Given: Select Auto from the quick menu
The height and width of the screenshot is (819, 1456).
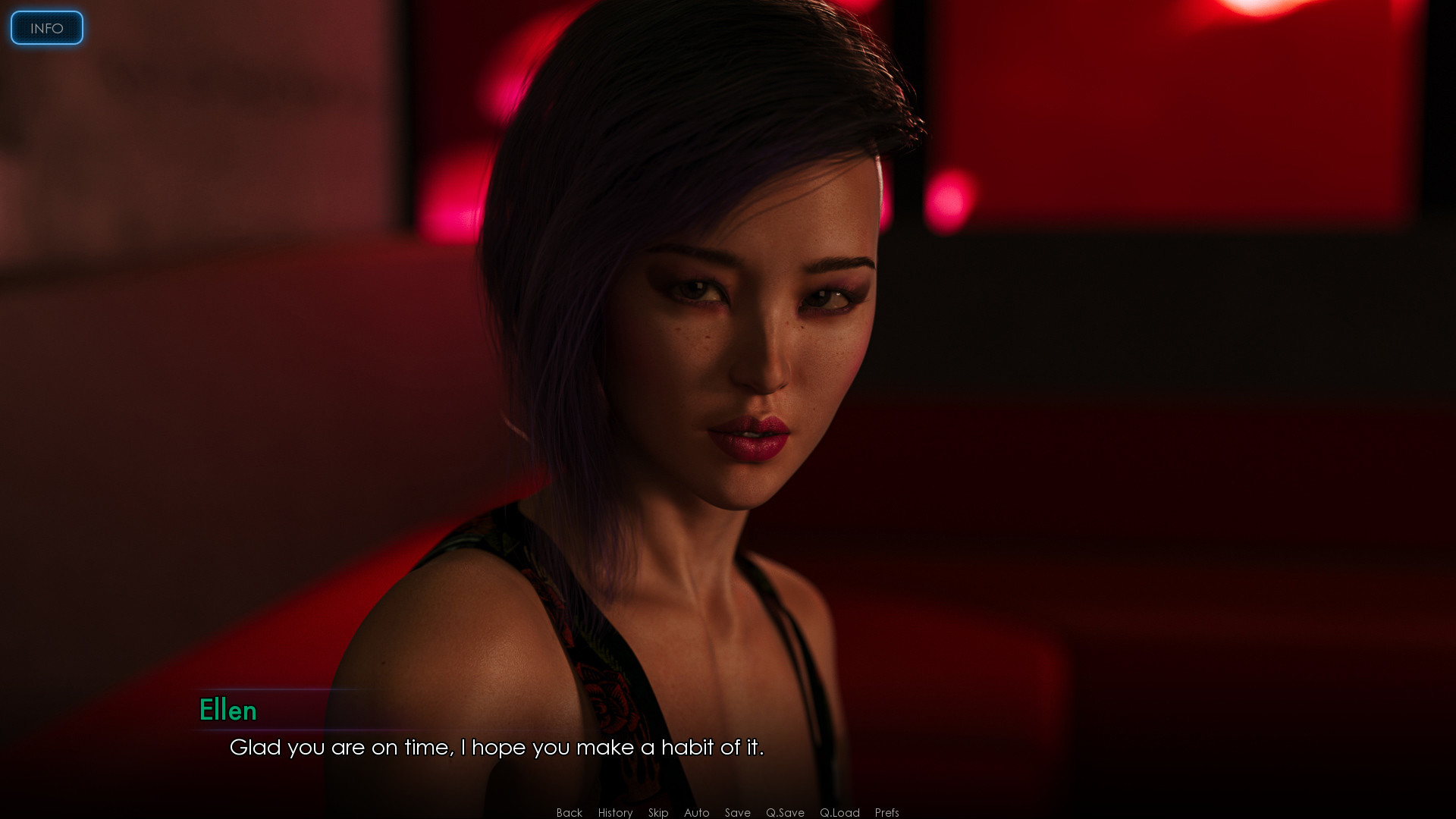Looking at the screenshot, I should 696,812.
